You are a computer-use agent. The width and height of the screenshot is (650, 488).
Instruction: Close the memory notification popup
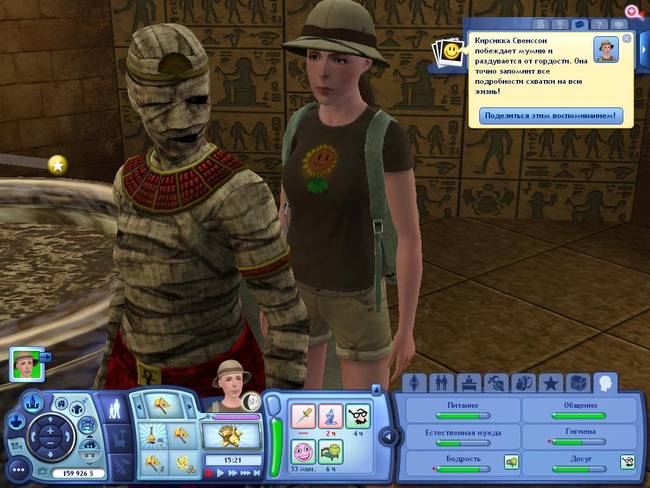click(x=627, y=38)
